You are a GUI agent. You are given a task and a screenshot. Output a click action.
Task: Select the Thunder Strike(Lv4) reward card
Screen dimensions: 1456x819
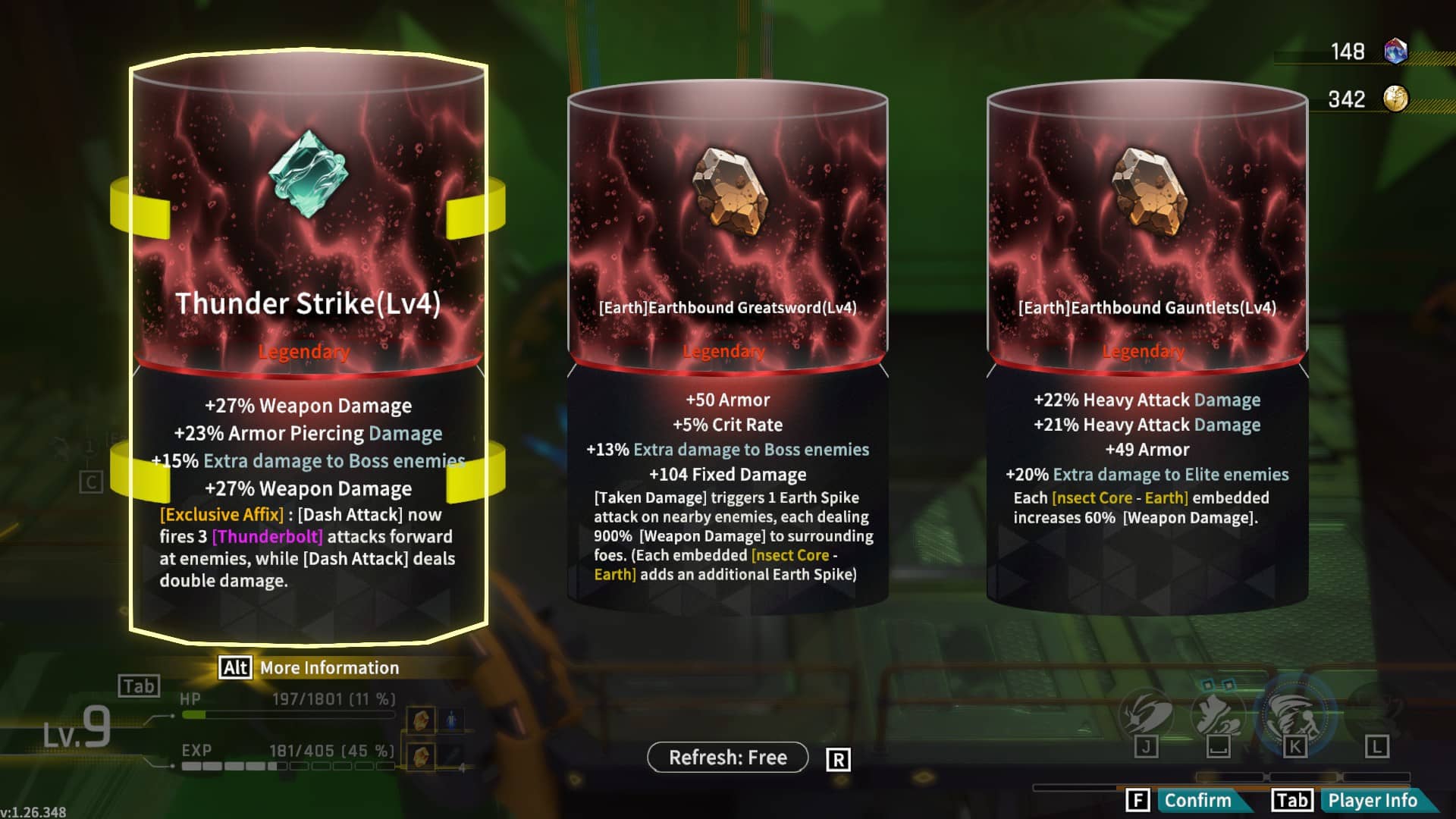tap(308, 349)
